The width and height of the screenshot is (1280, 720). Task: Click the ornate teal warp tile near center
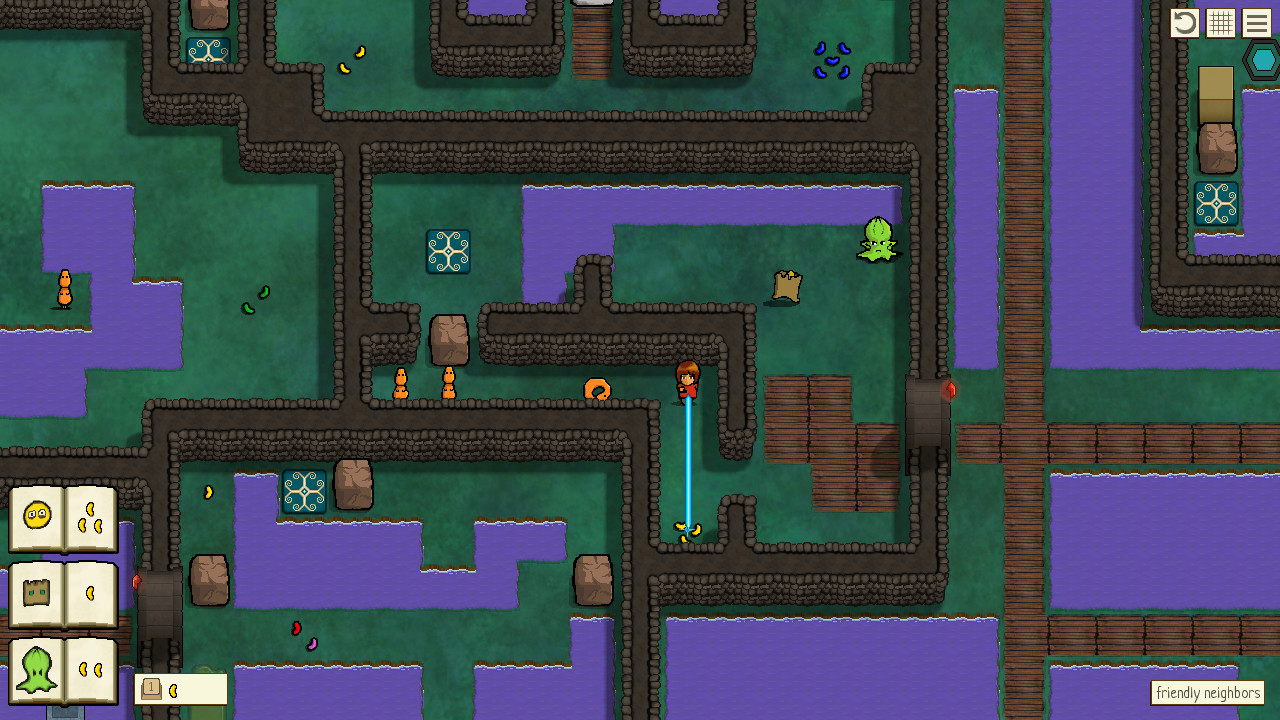[x=448, y=250]
